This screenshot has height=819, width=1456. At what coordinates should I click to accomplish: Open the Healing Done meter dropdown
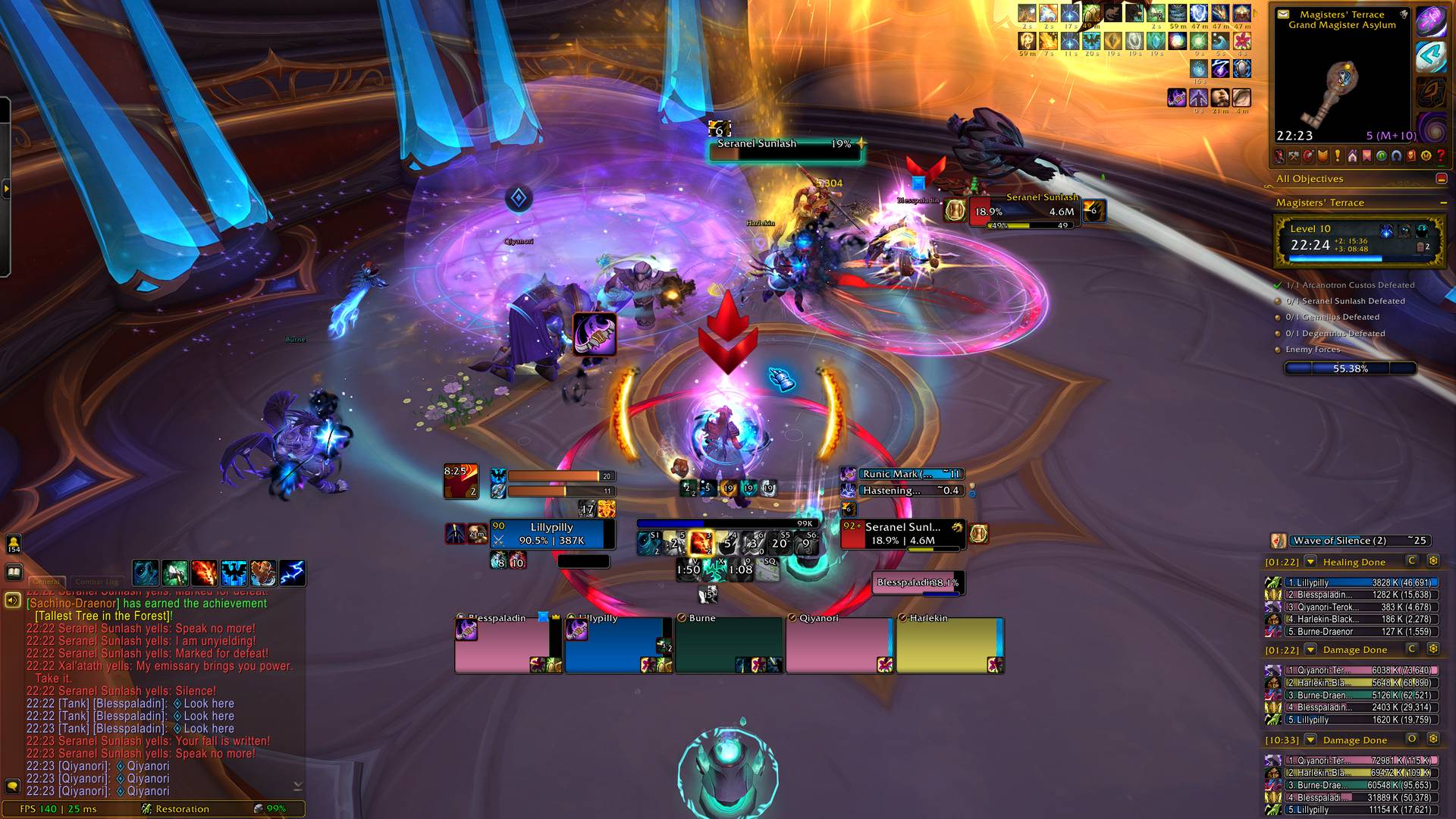[x=1310, y=562]
